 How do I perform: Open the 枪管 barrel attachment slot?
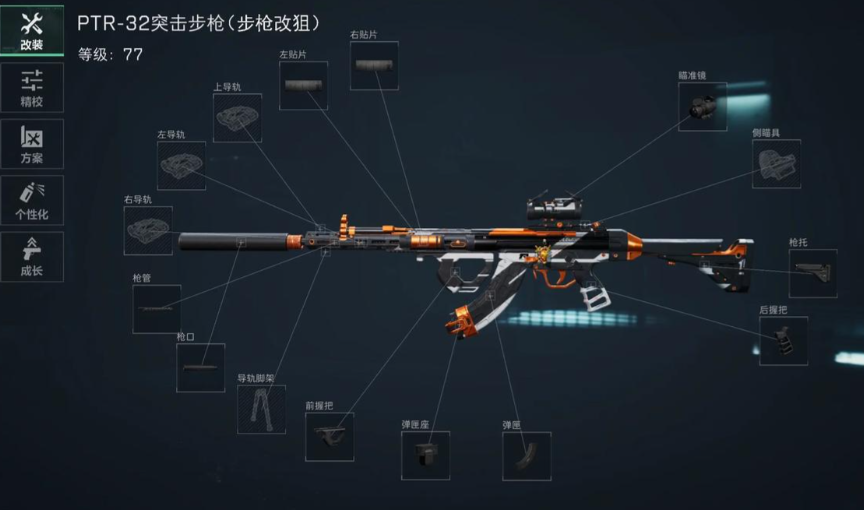[x=156, y=310]
